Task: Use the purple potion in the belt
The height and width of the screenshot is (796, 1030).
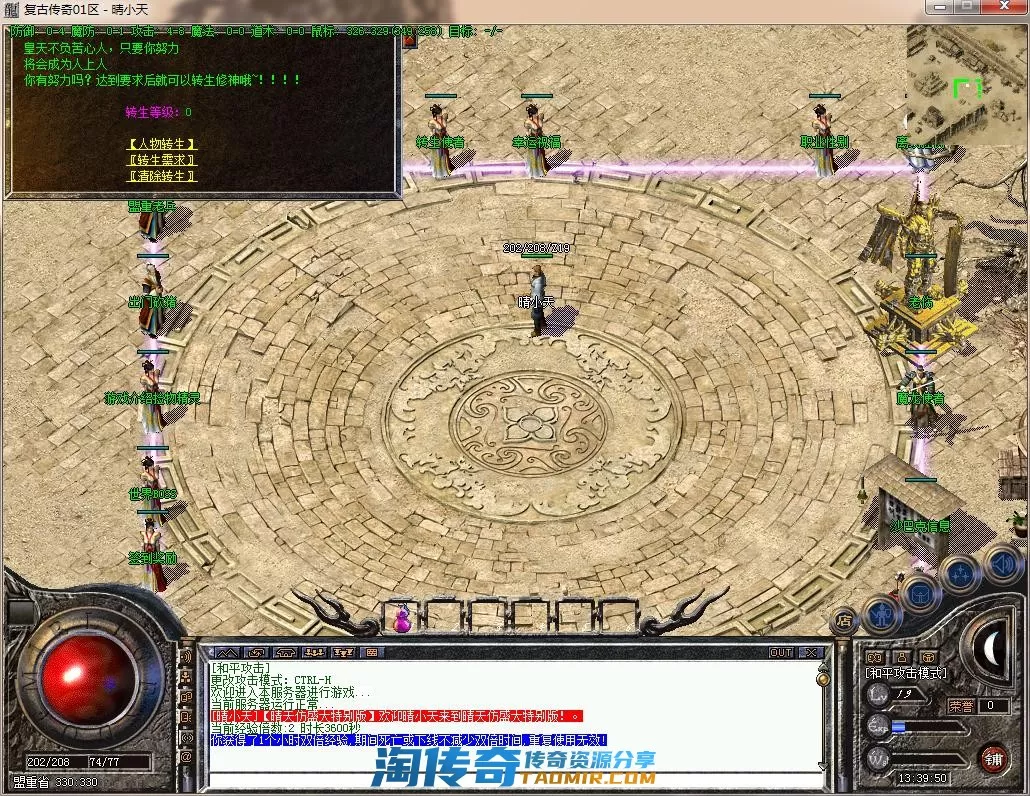Action: [x=404, y=617]
